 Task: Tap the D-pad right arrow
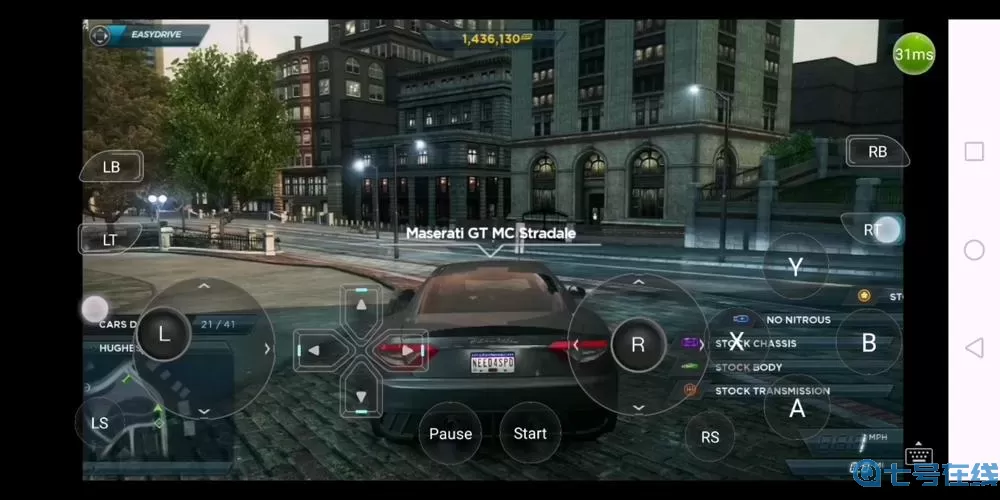click(408, 350)
